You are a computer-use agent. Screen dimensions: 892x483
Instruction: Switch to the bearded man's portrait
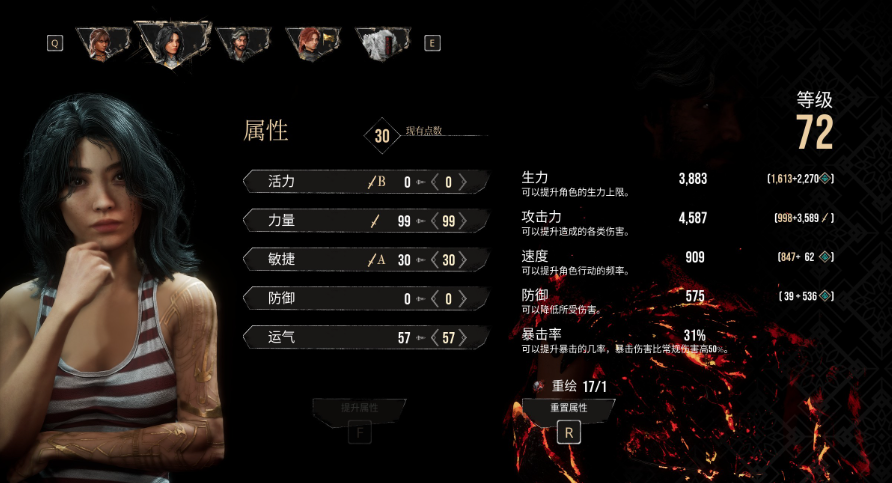click(x=240, y=43)
